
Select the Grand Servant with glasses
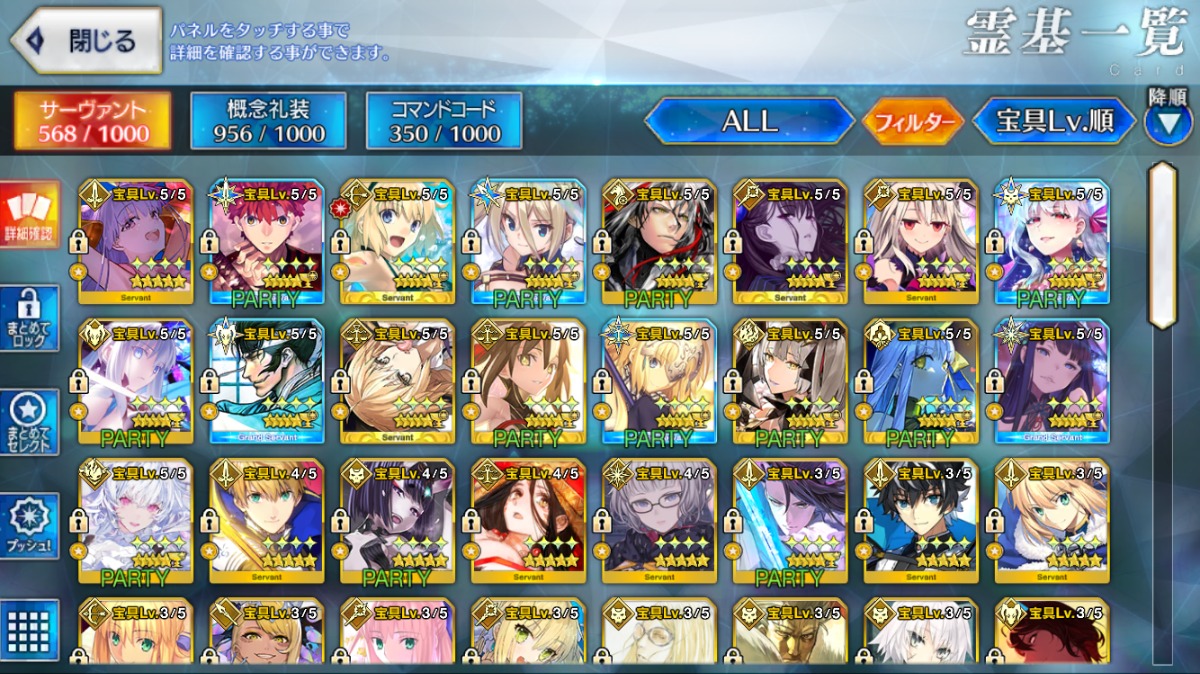[263, 381]
